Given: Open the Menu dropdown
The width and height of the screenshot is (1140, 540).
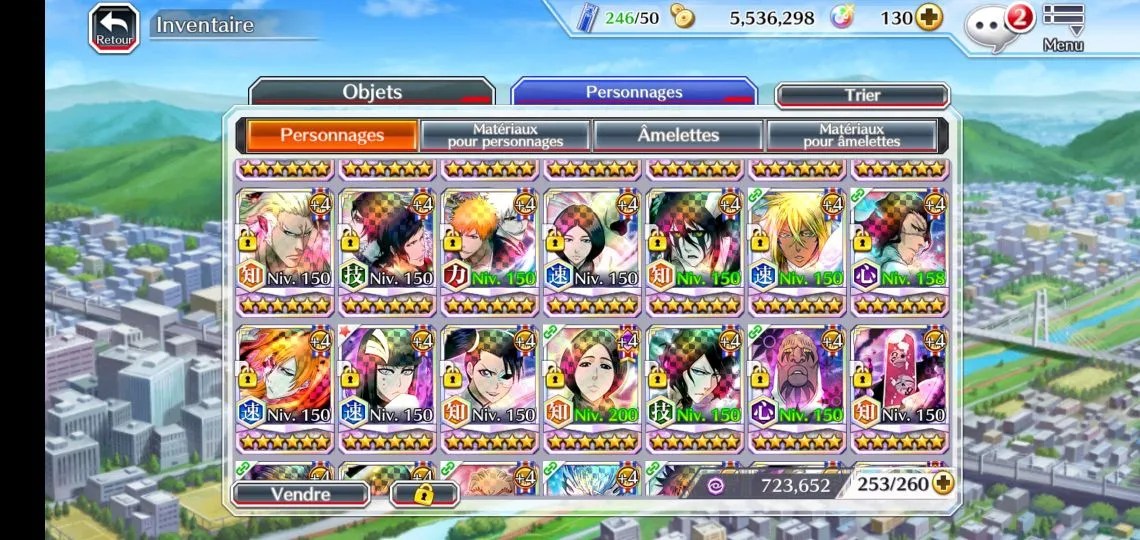Looking at the screenshot, I should pos(1062,27).
